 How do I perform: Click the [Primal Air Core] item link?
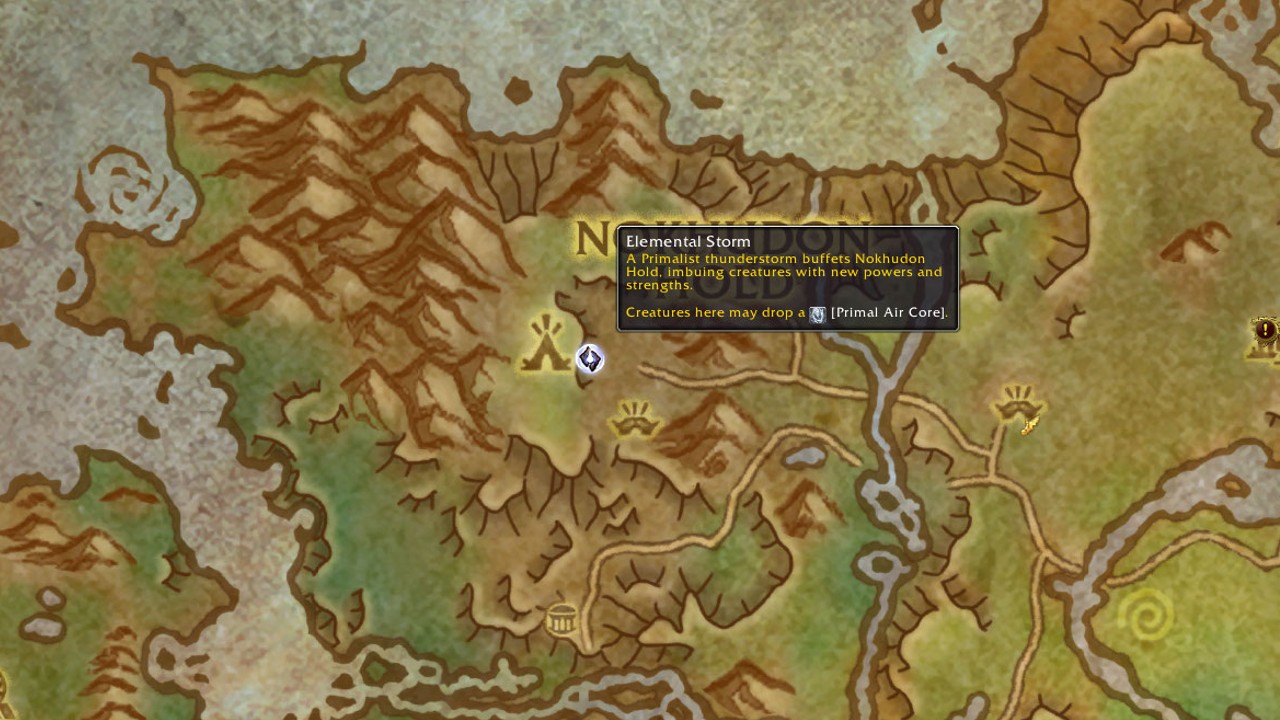point(886,312)
